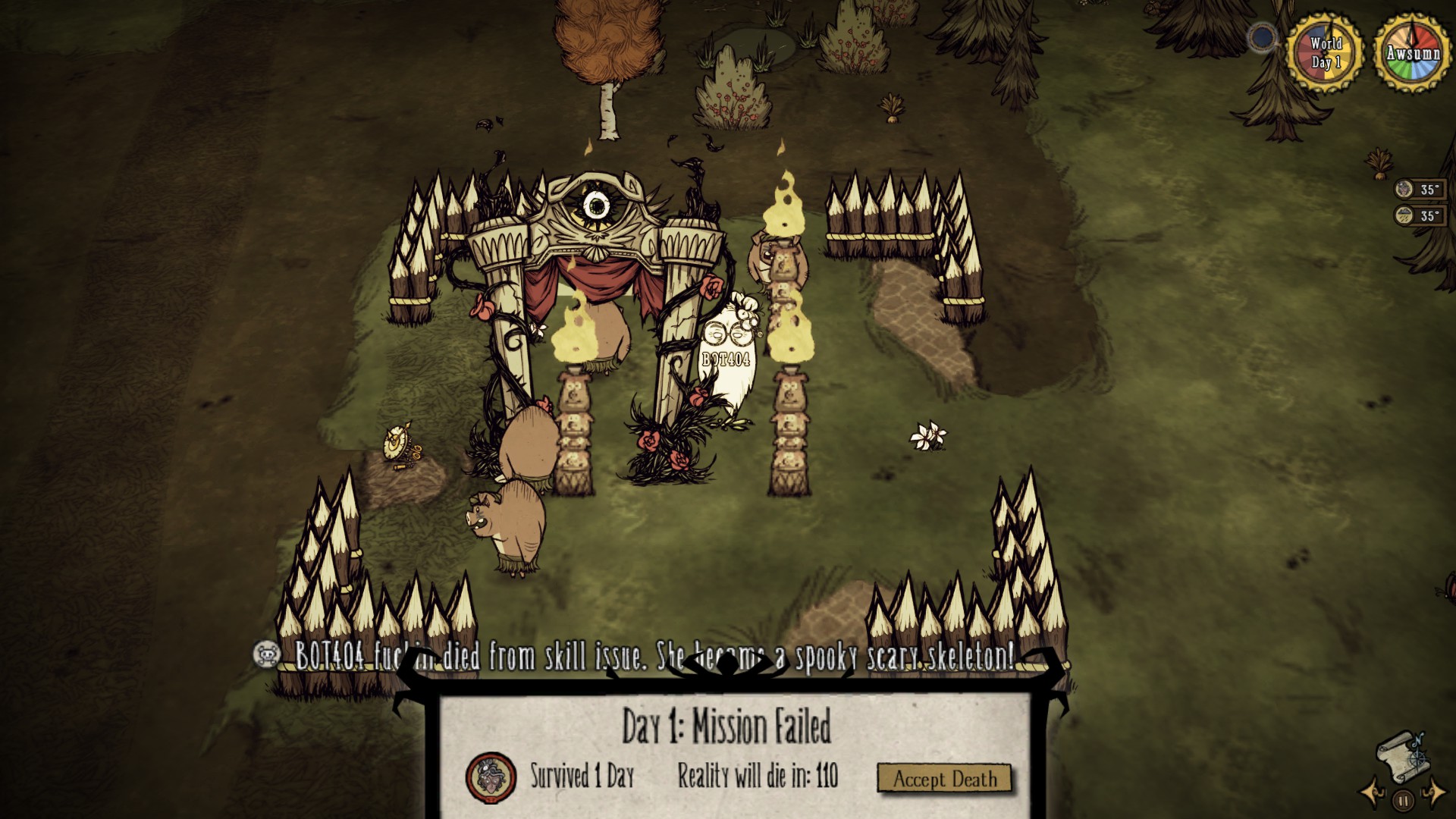This screenshot has width=1456, height=819.
Task: Click the moon phase indicator near the clocks
Action: [1261, 38]
